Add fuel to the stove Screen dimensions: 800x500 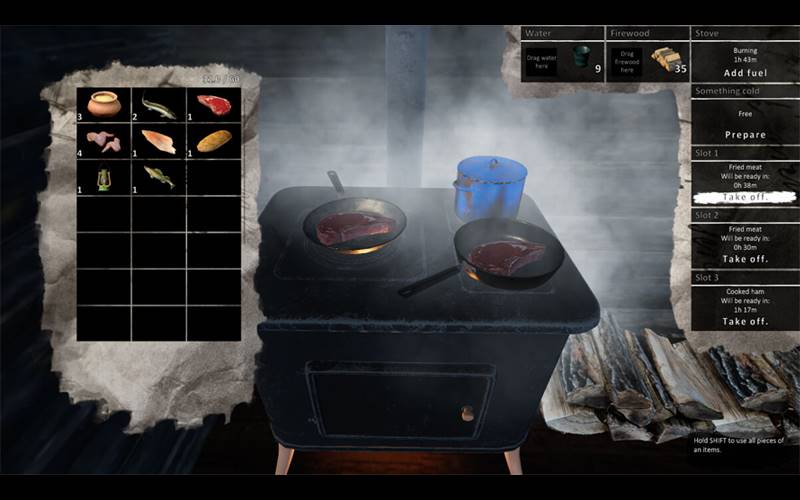[x=744, y=73]
